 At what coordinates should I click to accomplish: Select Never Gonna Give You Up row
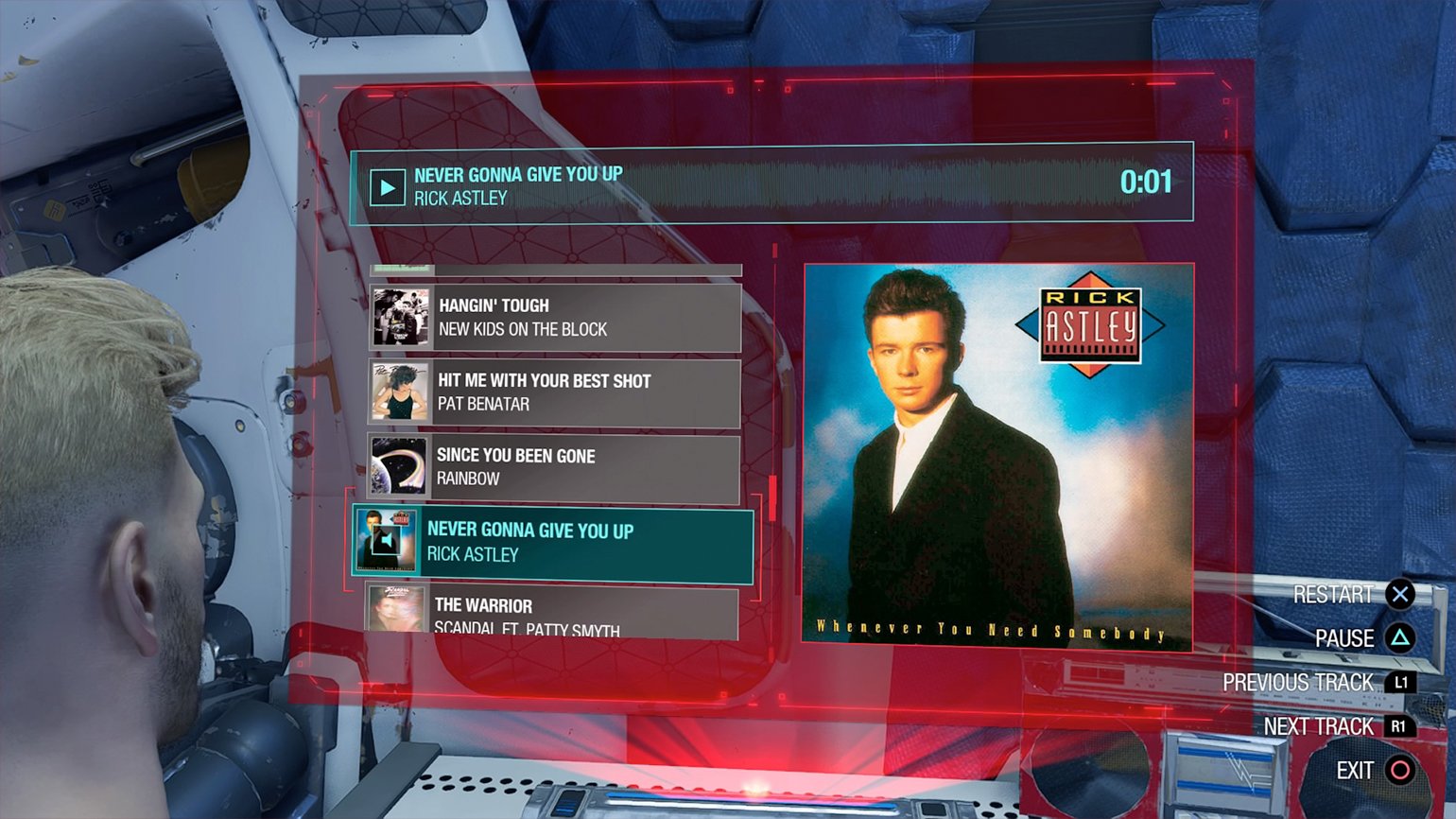tap(553, 543)
